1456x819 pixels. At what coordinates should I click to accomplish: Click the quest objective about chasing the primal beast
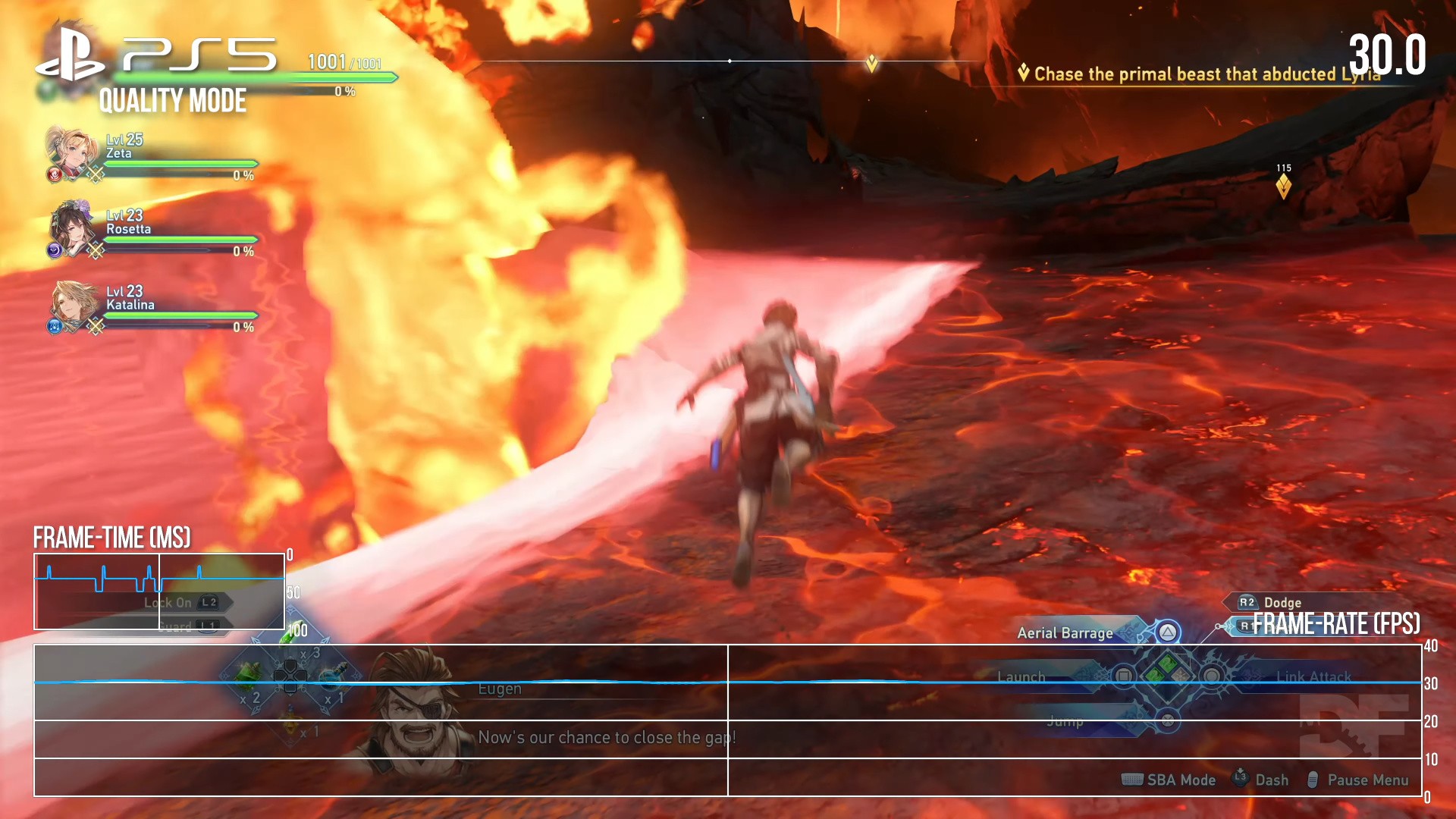tap(1206, 74)
